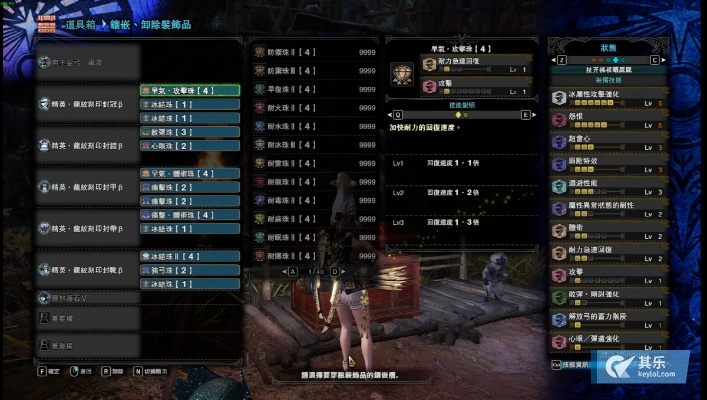Switch to the 狀態 status tab
This screenshot has width=707, height=400.
609,47
